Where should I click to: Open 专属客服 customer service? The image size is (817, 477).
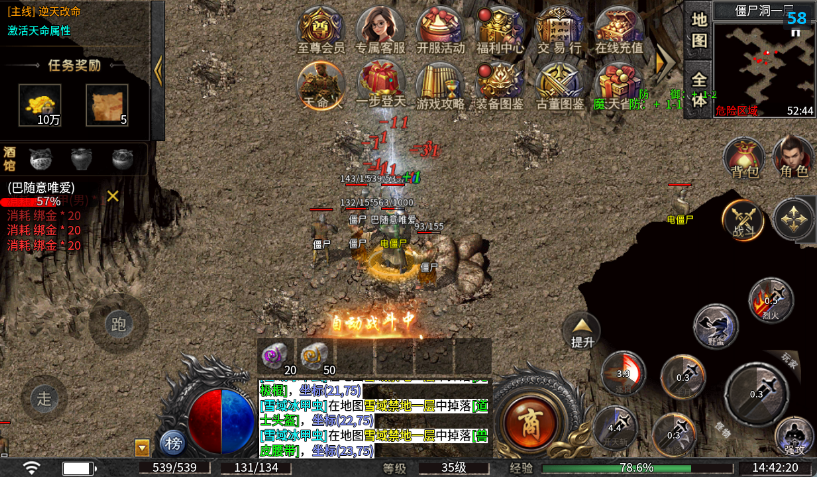coord(380,28)
